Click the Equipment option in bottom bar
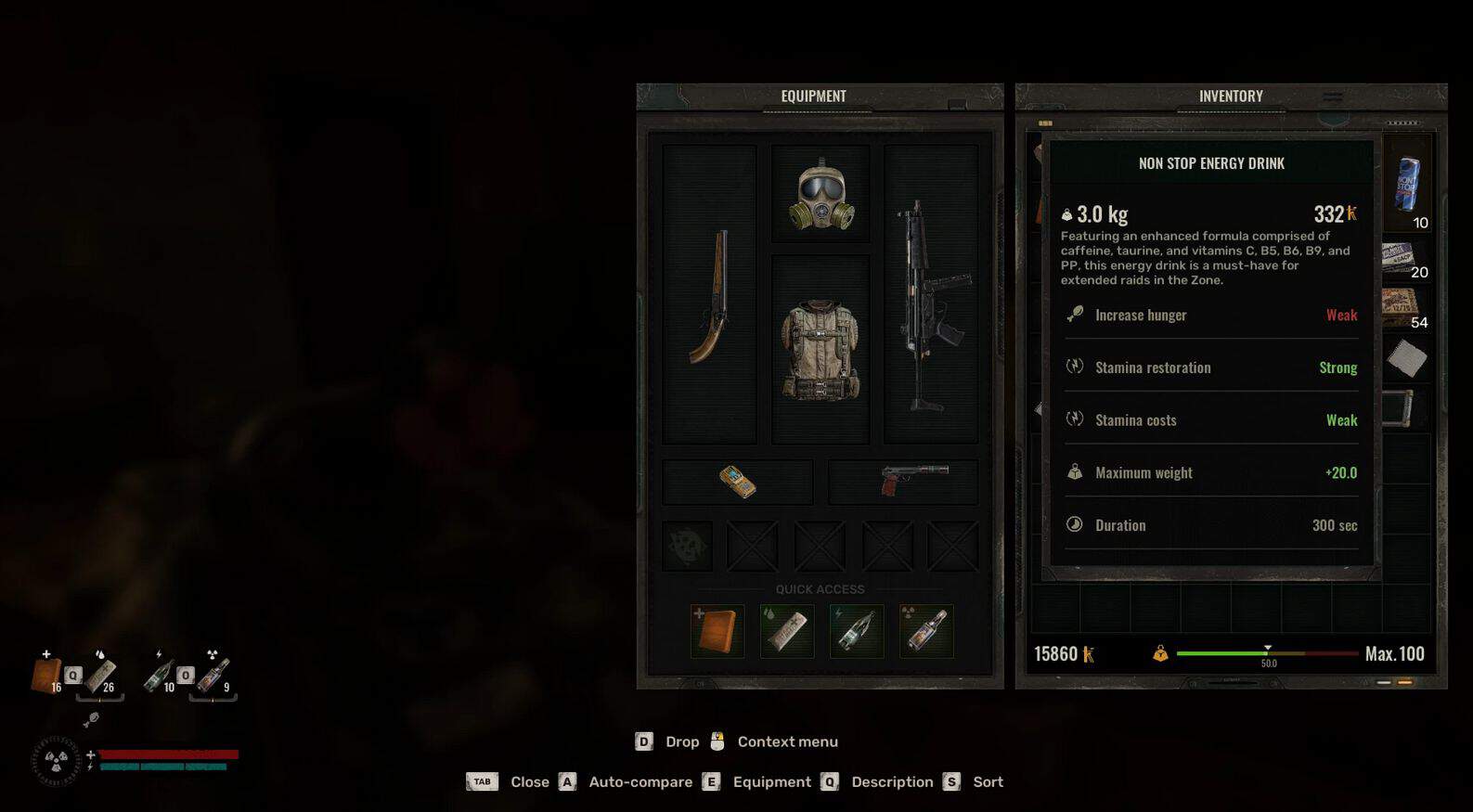 point(771,781)
